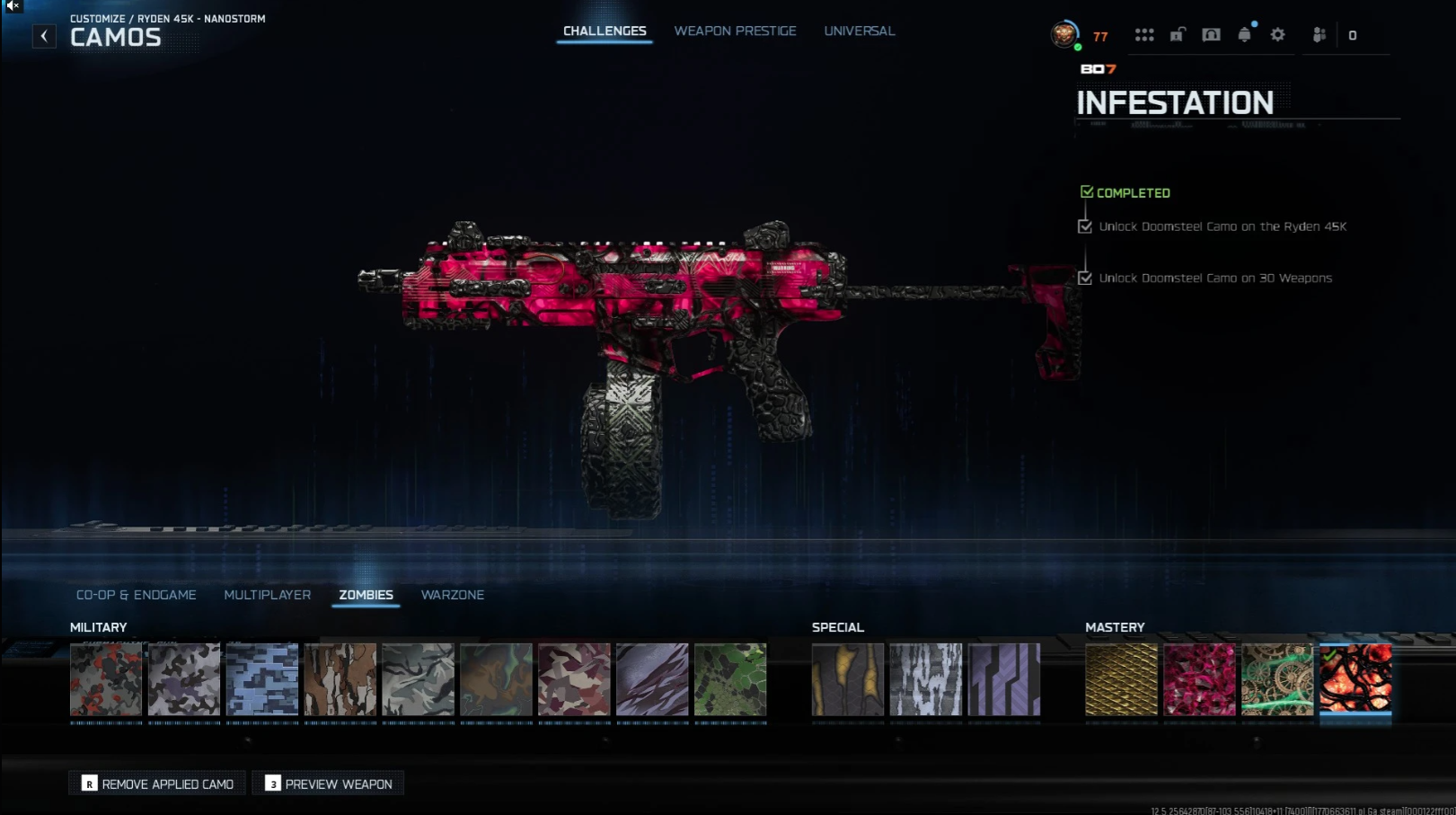Viewport: 1456px width, 815px height.
Task: Open the grid menu icon
Action: (1143, 35)
